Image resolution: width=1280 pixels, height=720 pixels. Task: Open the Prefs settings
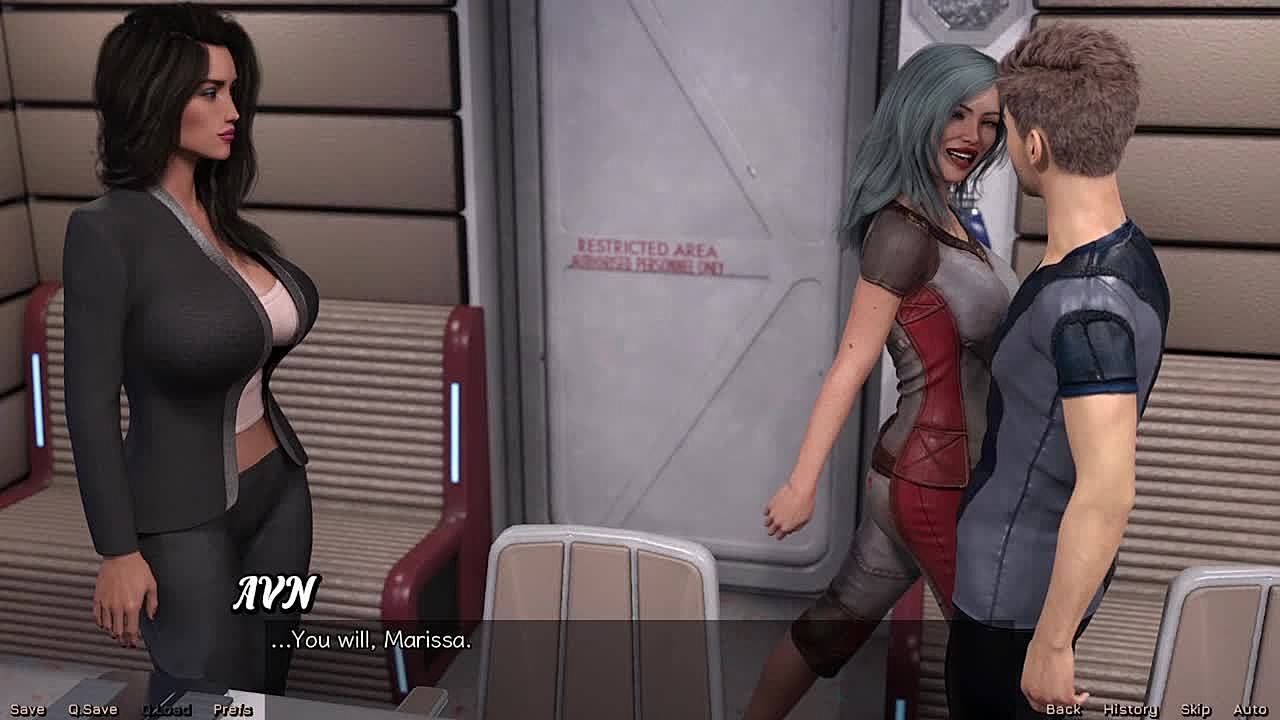pos(232,709)
